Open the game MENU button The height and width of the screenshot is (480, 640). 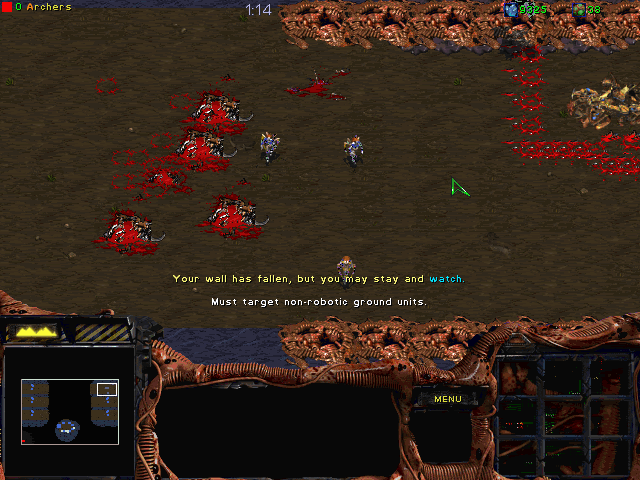pyautogui.click(x=447, y=399)
